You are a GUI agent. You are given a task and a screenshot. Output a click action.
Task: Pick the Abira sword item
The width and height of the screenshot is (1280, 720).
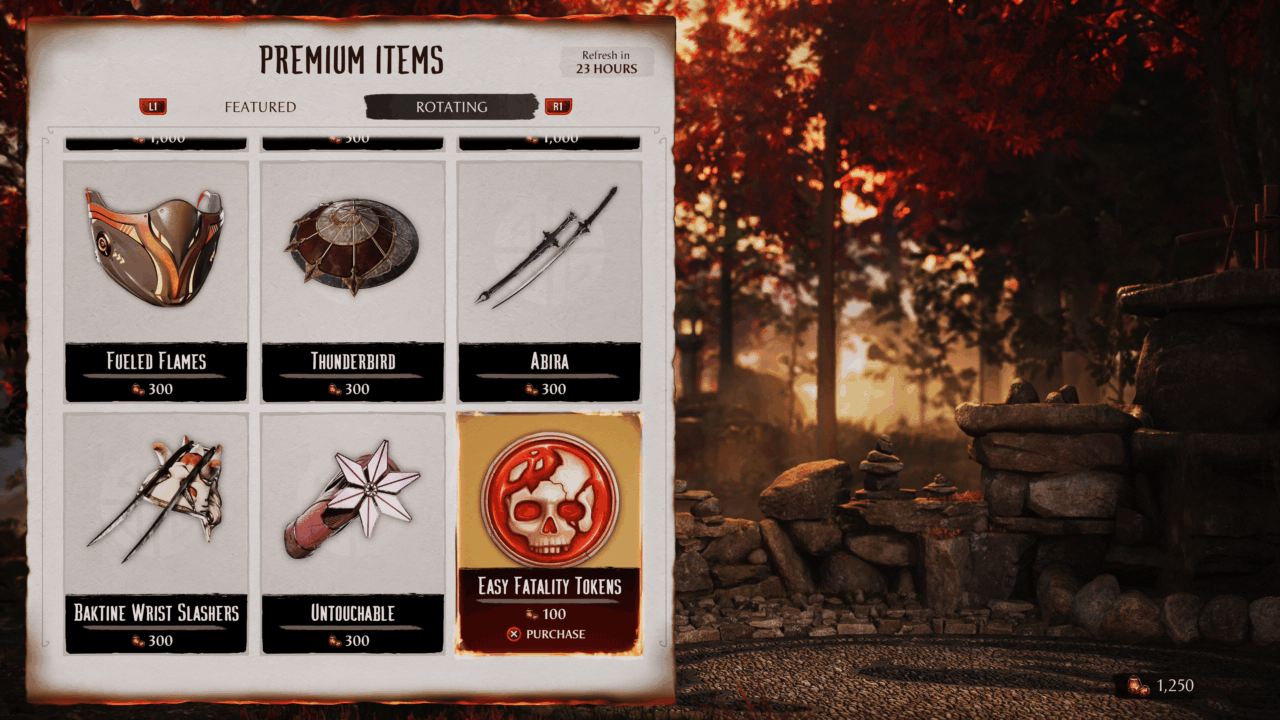[548, 280]
